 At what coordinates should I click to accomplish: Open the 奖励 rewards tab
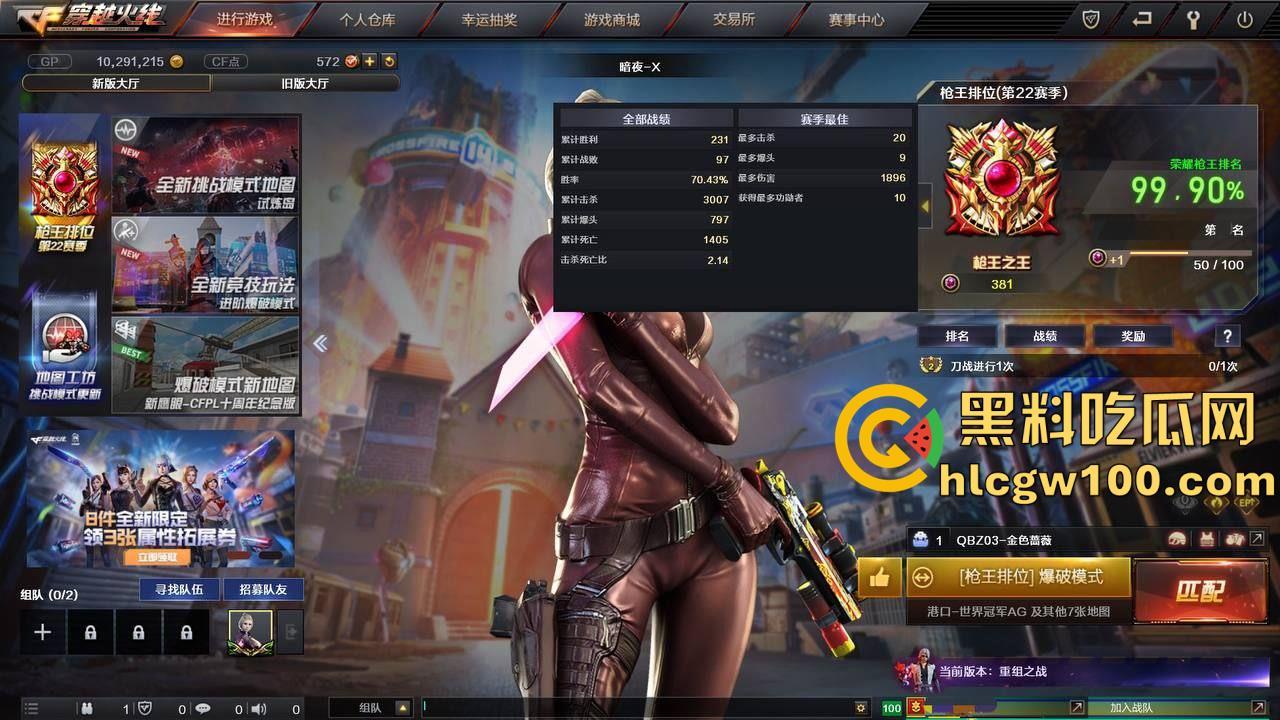[x=1133, y=336]
